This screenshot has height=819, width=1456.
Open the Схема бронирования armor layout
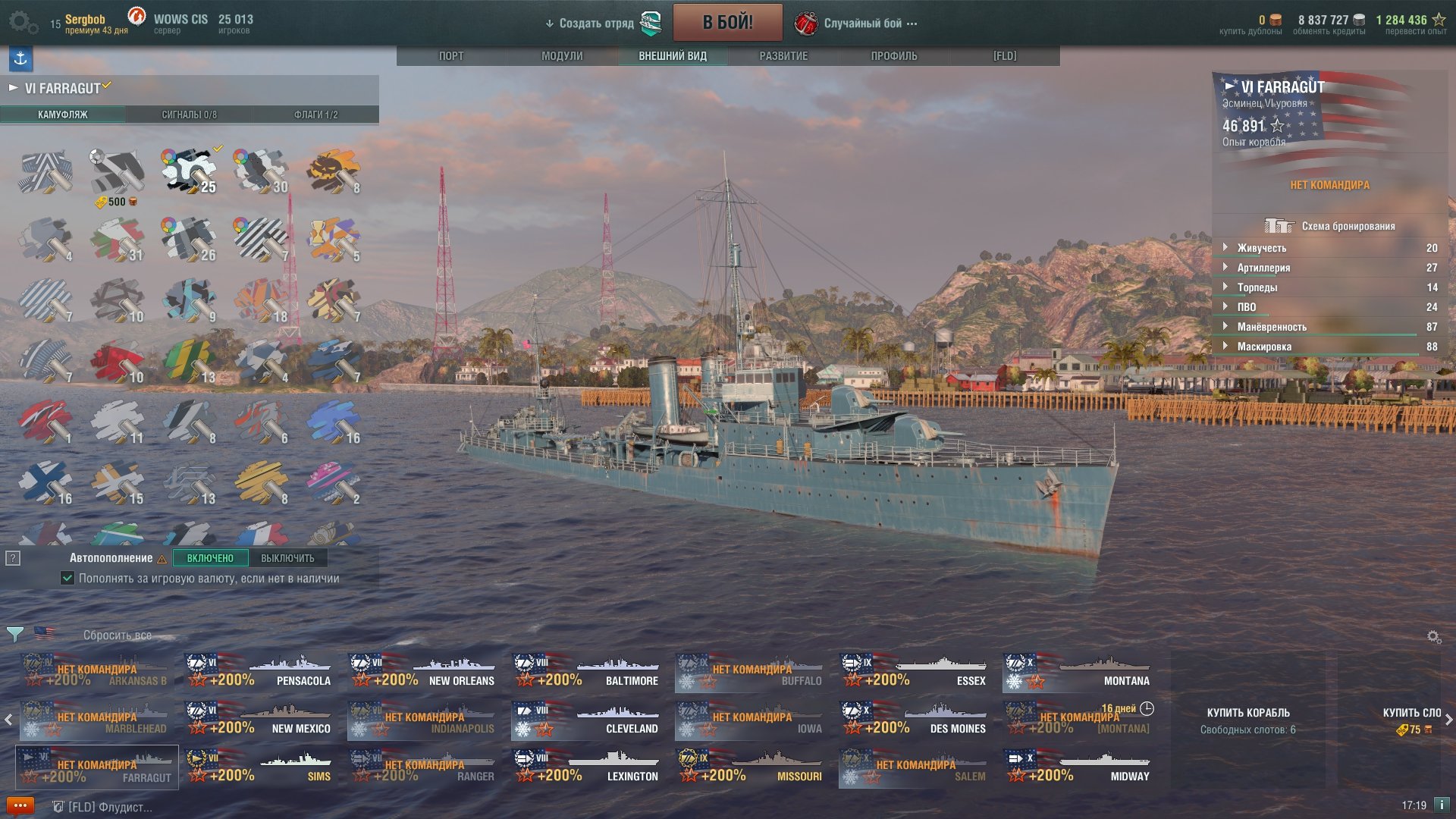click(1330, 226)
